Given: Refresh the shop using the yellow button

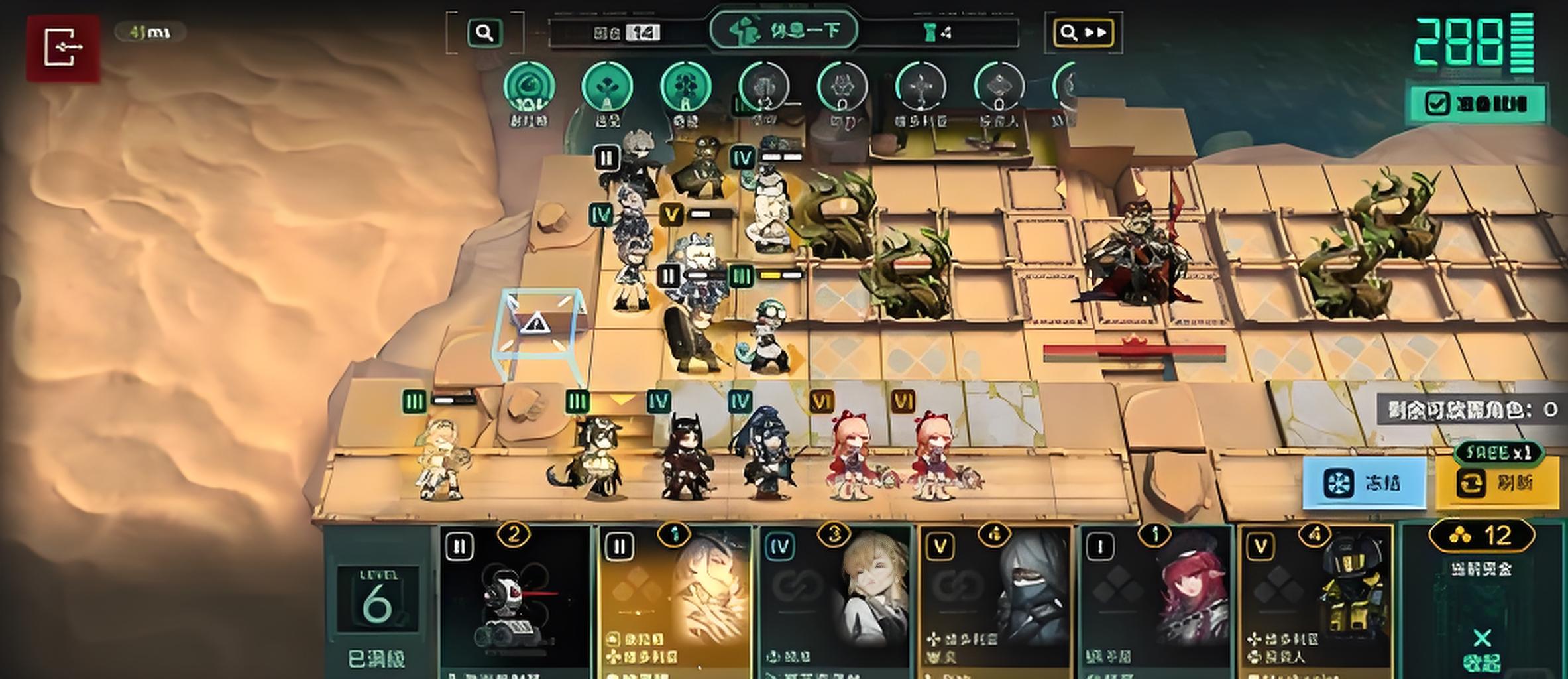Looking at the screenshot, I should 1497,483.
